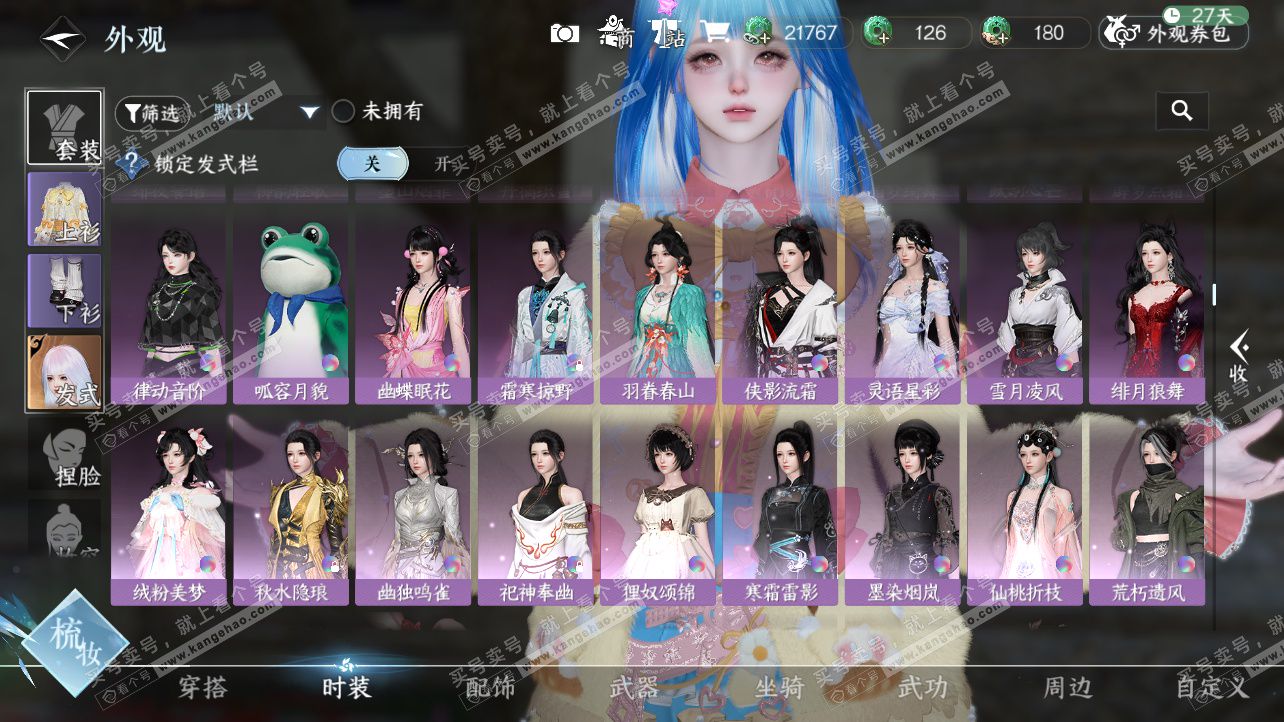Select the 绯月狼舞 red dress outfit
The image size is (1284, 722).
click(x=1147, y=311)
